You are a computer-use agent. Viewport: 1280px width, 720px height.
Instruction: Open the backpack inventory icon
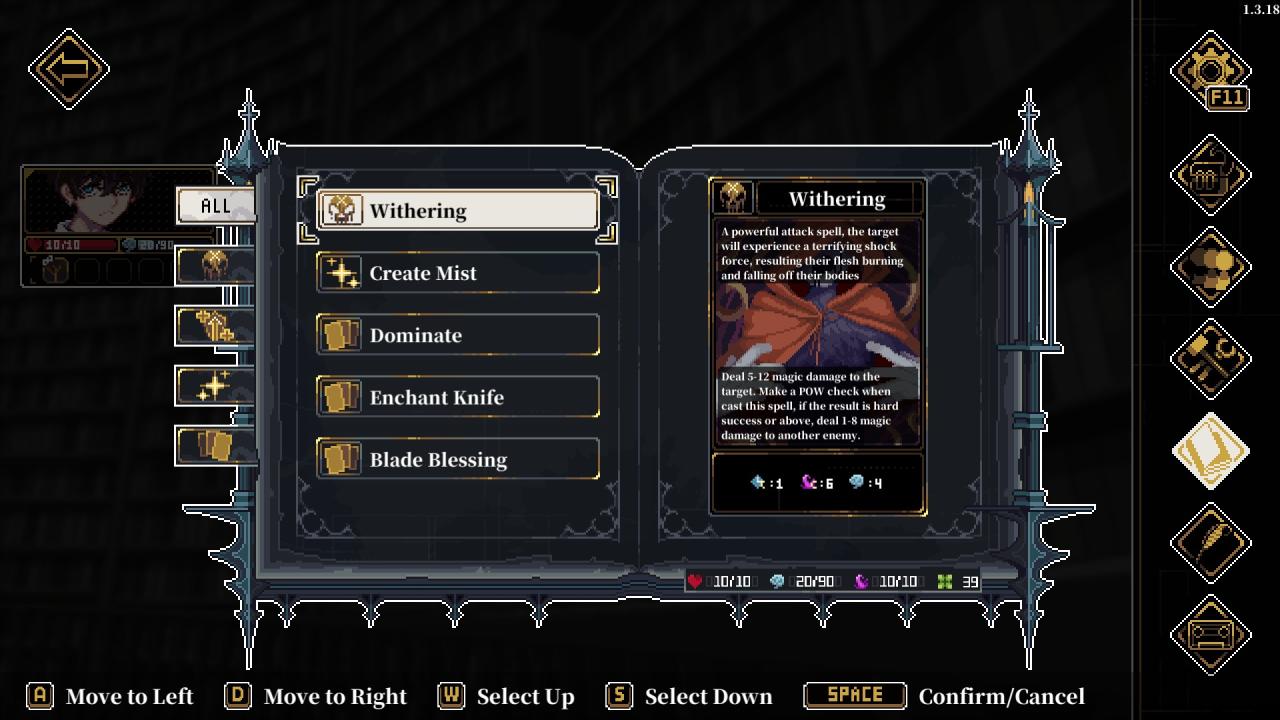(1210, 175)
